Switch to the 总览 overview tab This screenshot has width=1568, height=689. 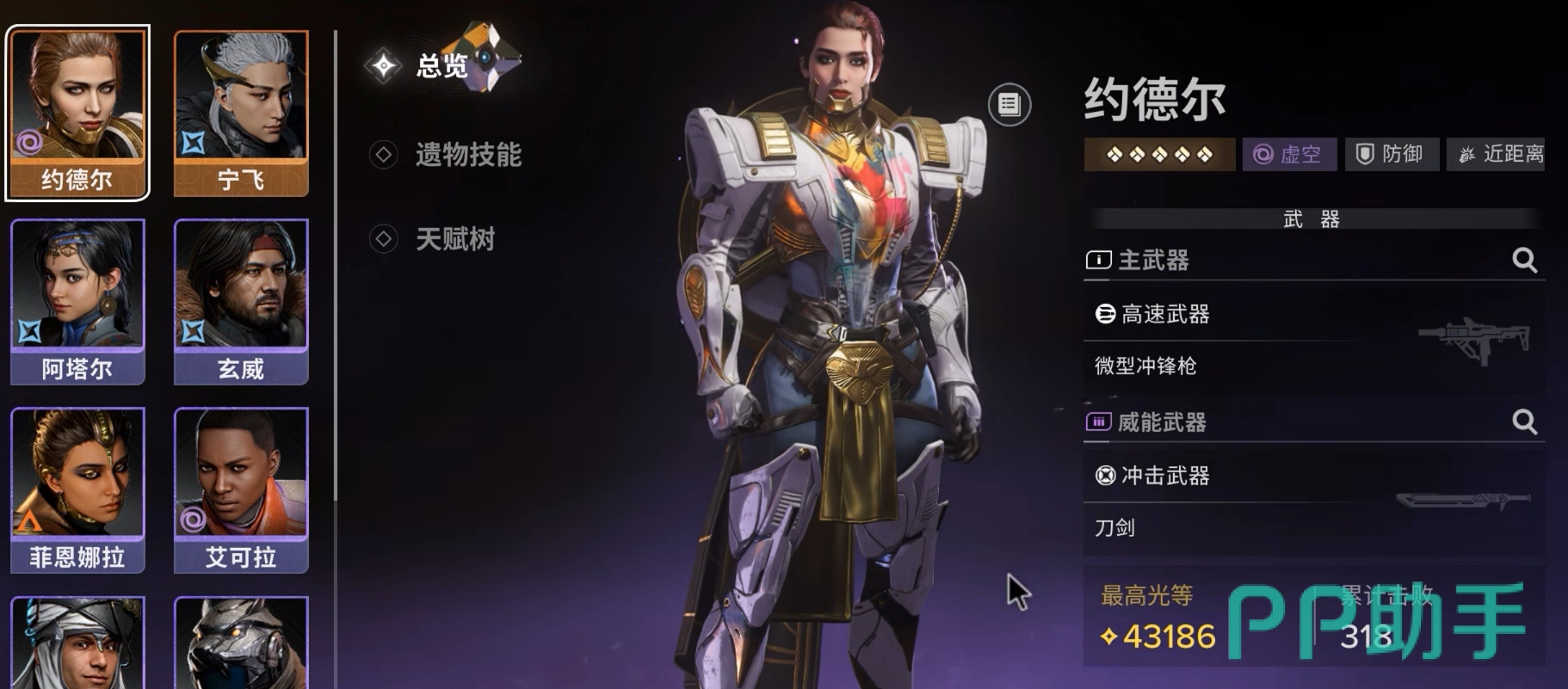click(x=441, y=65)
